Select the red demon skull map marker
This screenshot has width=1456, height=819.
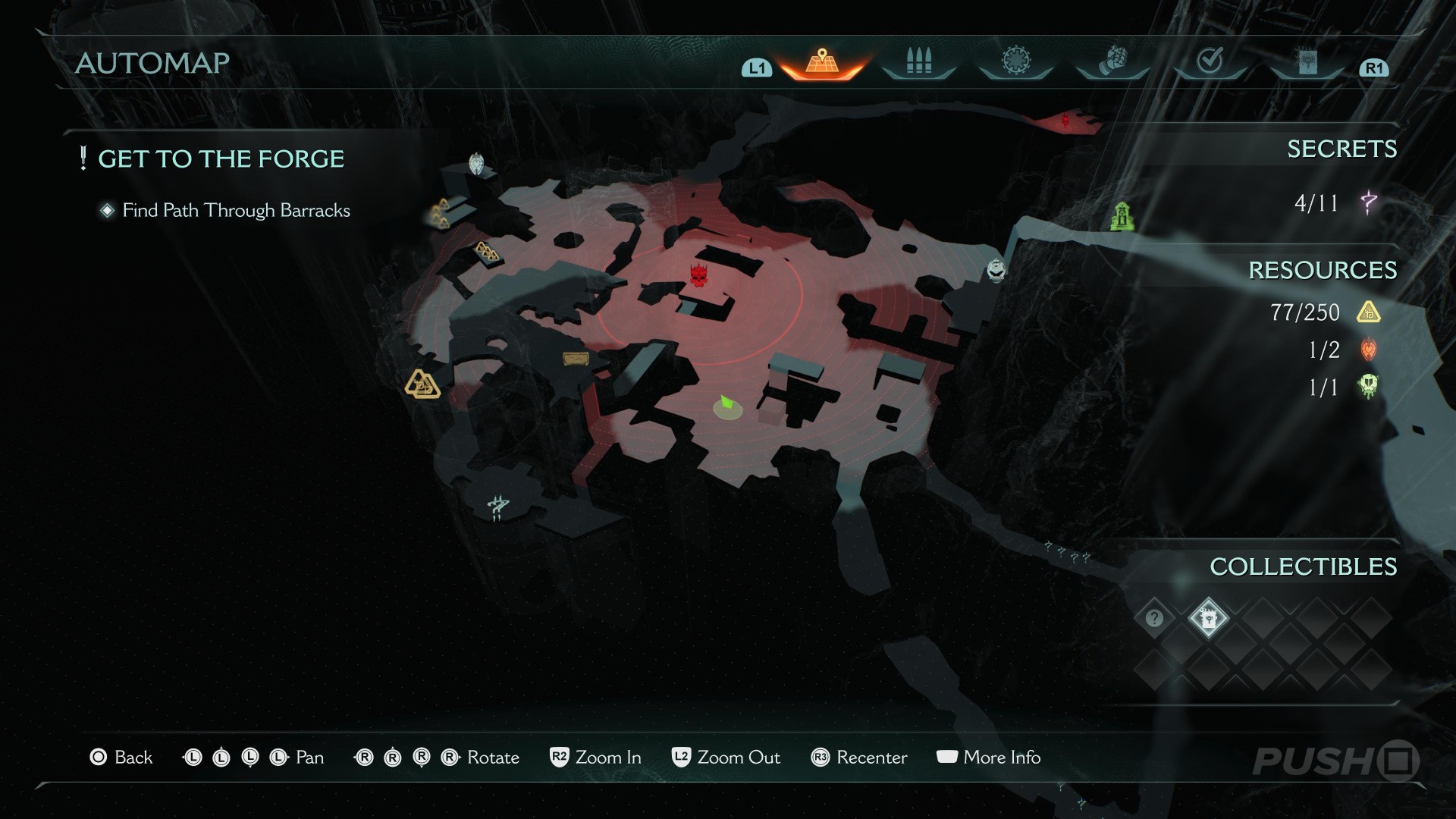(x=698, y=275)
